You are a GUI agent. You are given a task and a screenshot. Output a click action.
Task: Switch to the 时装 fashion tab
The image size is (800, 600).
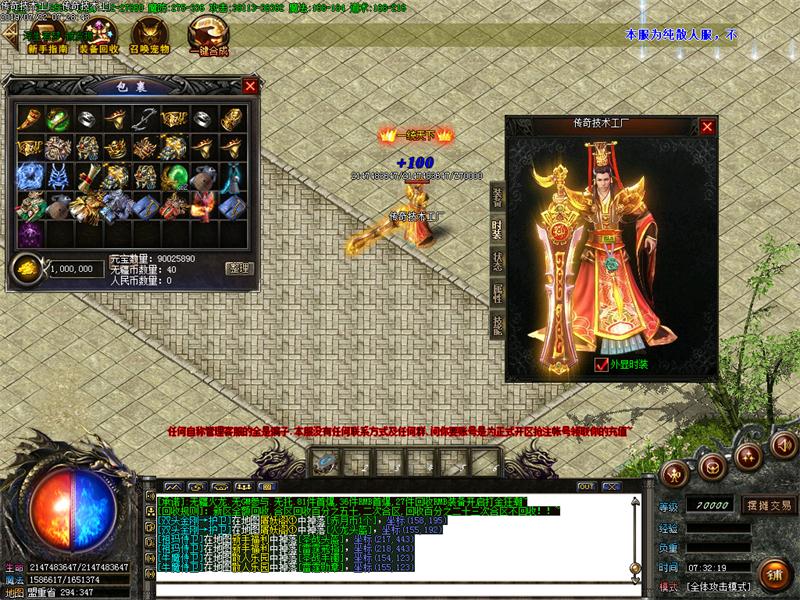coord(497,228)
